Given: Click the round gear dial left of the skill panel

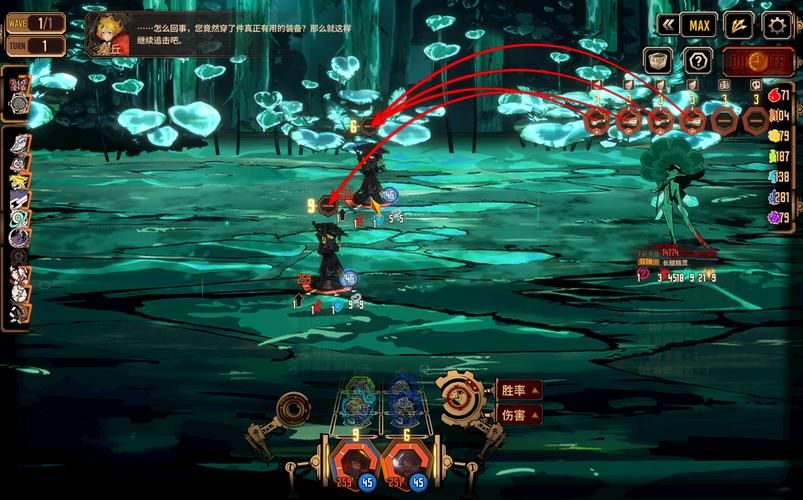Looking at the screenshot, I should coord(294,408).
